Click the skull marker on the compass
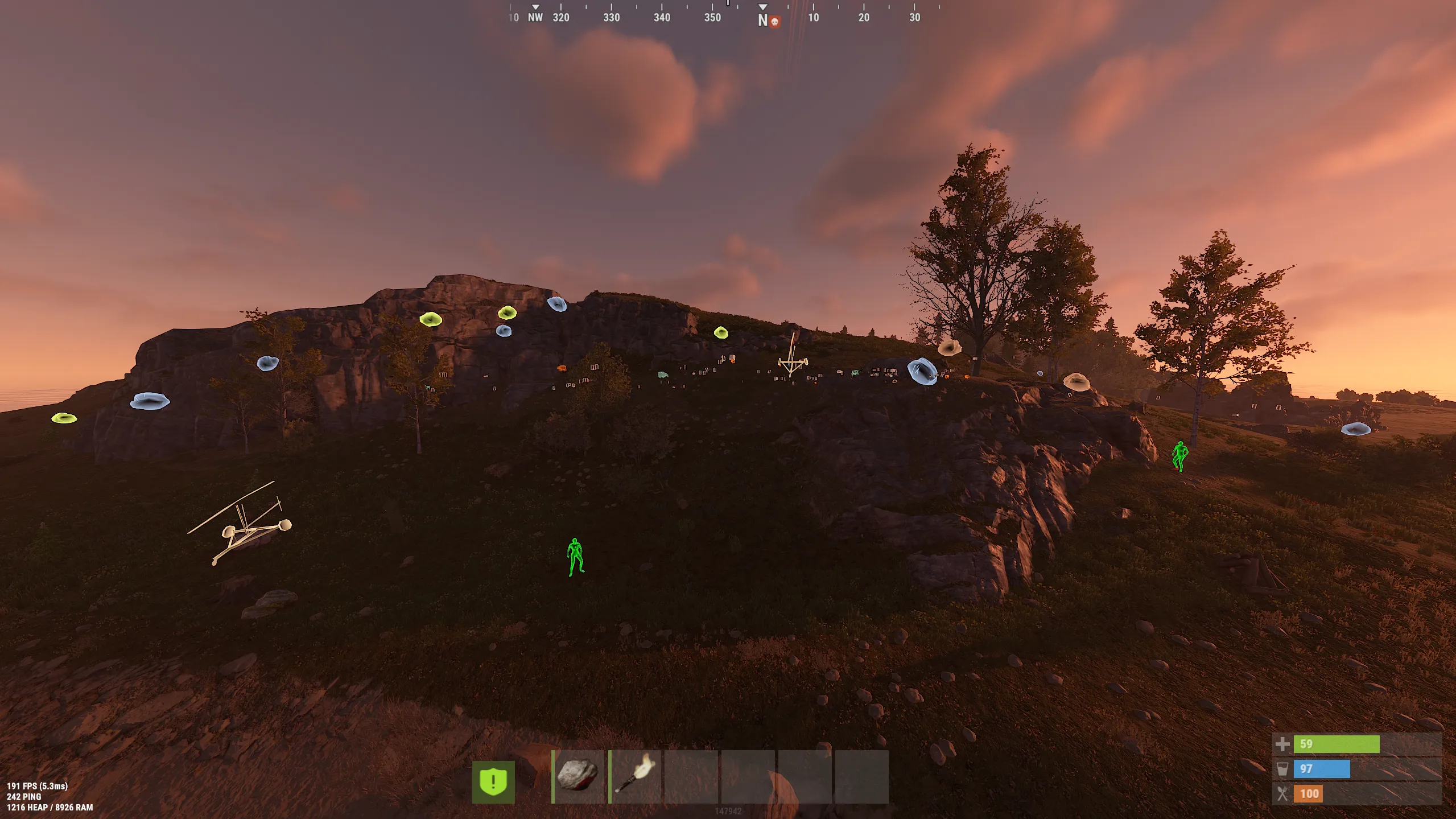 (x=774, y=20)
